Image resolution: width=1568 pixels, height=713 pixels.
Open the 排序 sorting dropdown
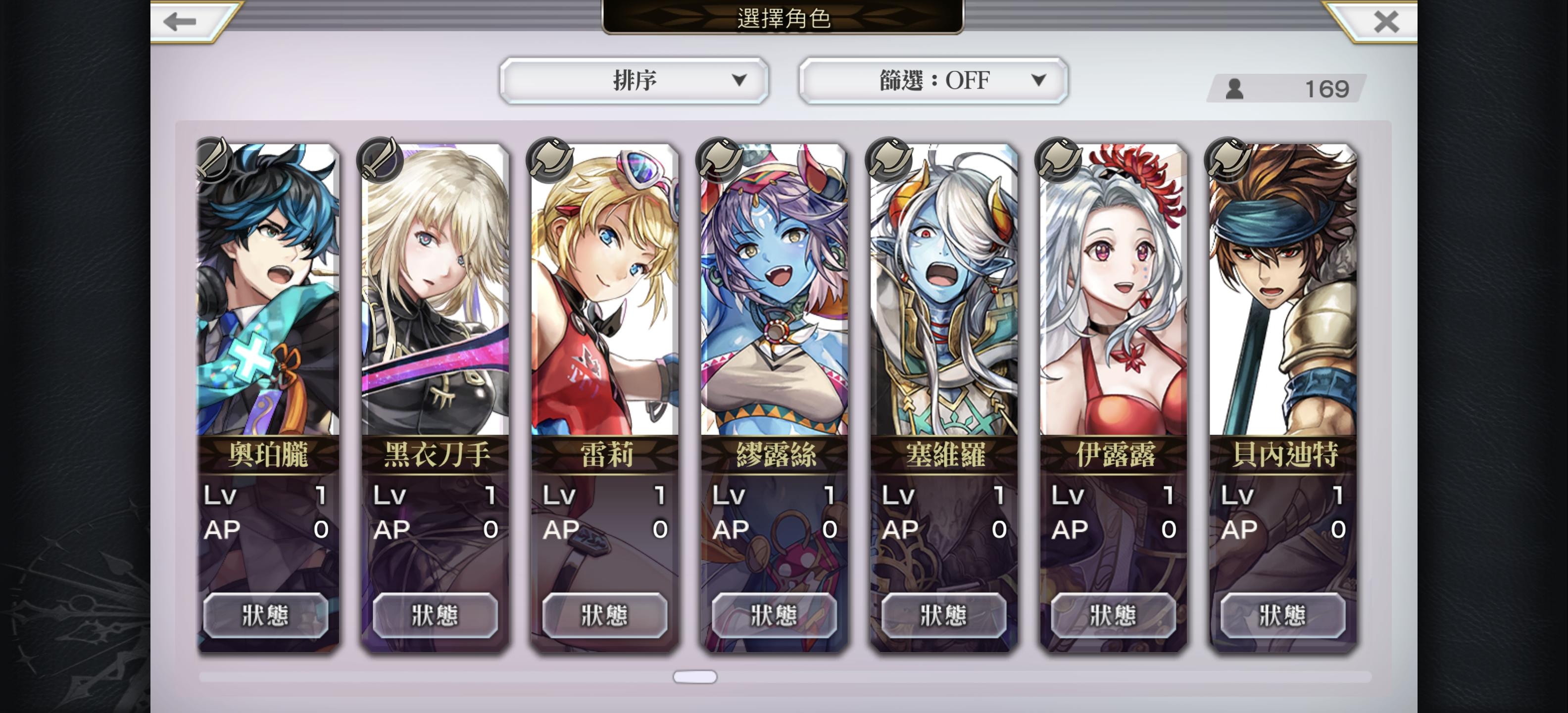[634, 80]
